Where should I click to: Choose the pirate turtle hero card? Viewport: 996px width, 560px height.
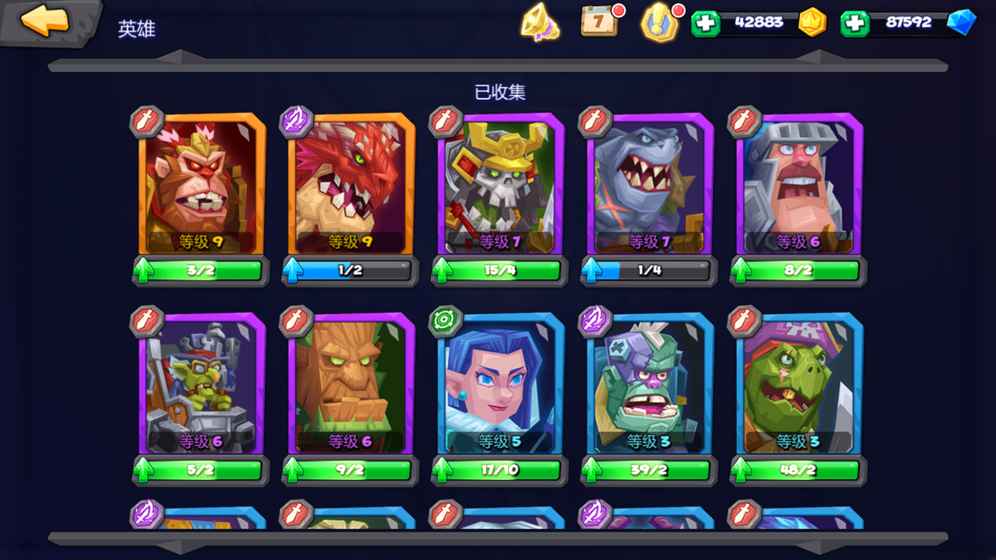click(x=799, y=385)
